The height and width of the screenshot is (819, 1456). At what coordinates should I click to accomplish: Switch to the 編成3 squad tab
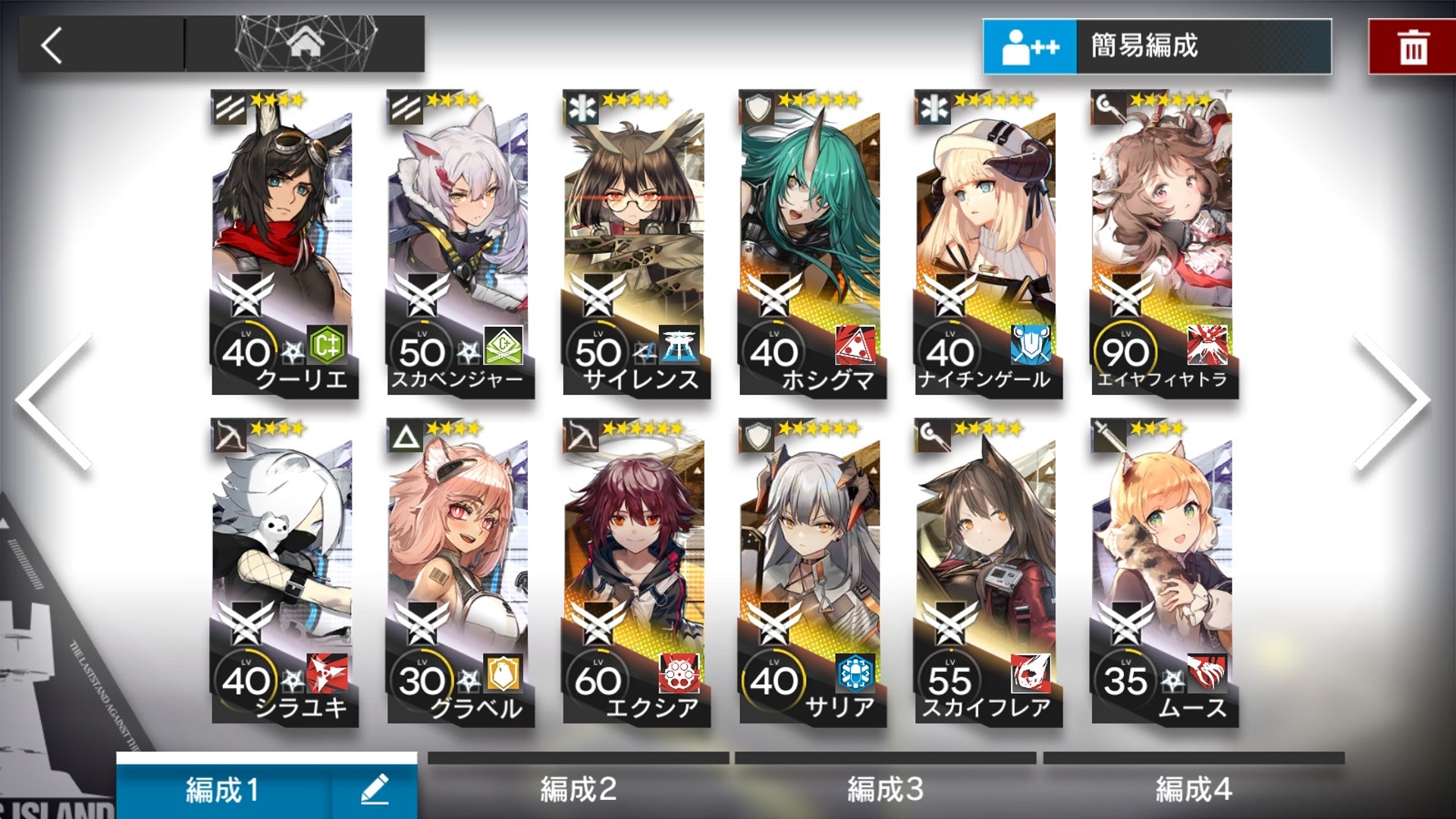point(885,789)
